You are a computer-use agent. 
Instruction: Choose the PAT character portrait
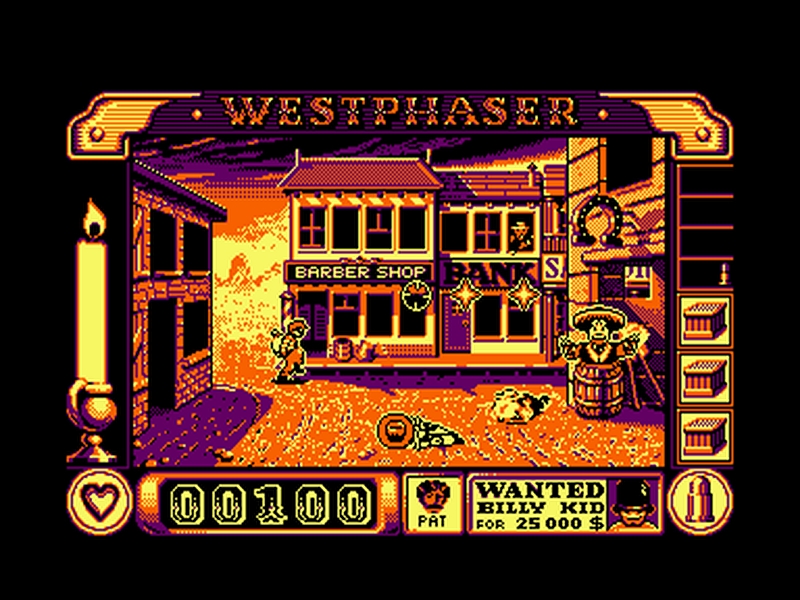coord(433,502)
